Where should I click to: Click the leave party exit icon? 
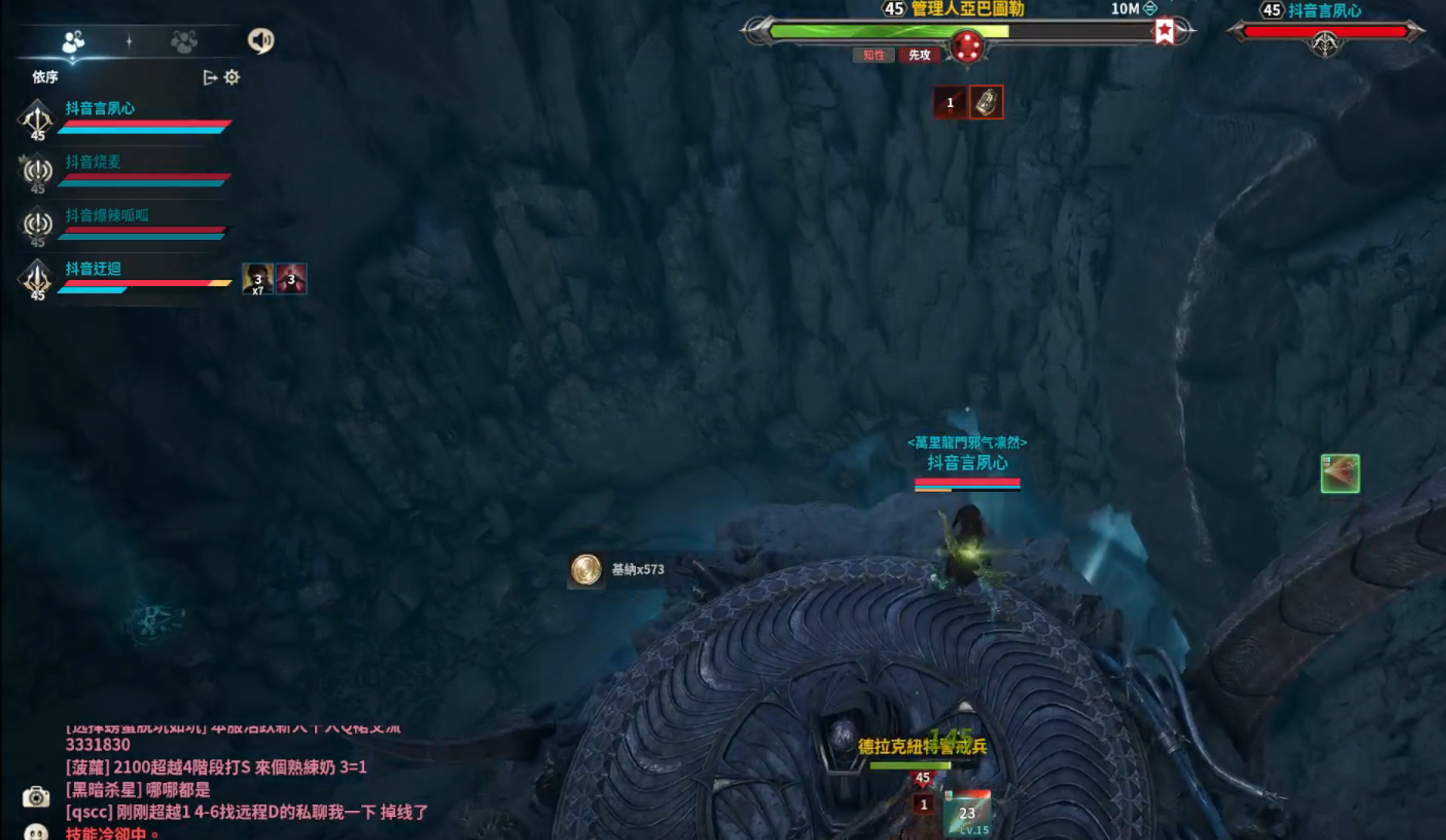(209, 77)
